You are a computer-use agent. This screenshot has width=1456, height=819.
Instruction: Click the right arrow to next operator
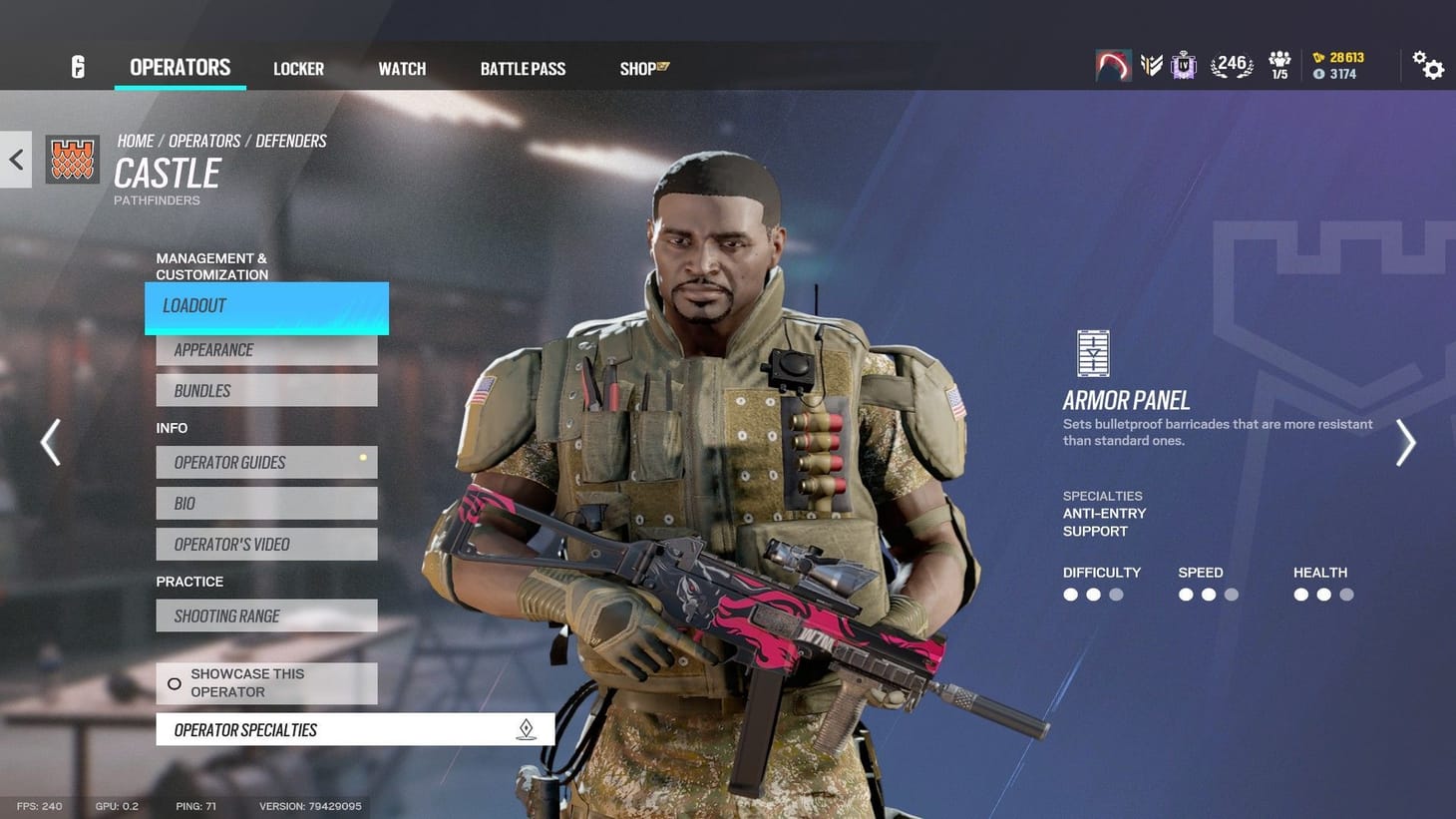coord(1406,442)
